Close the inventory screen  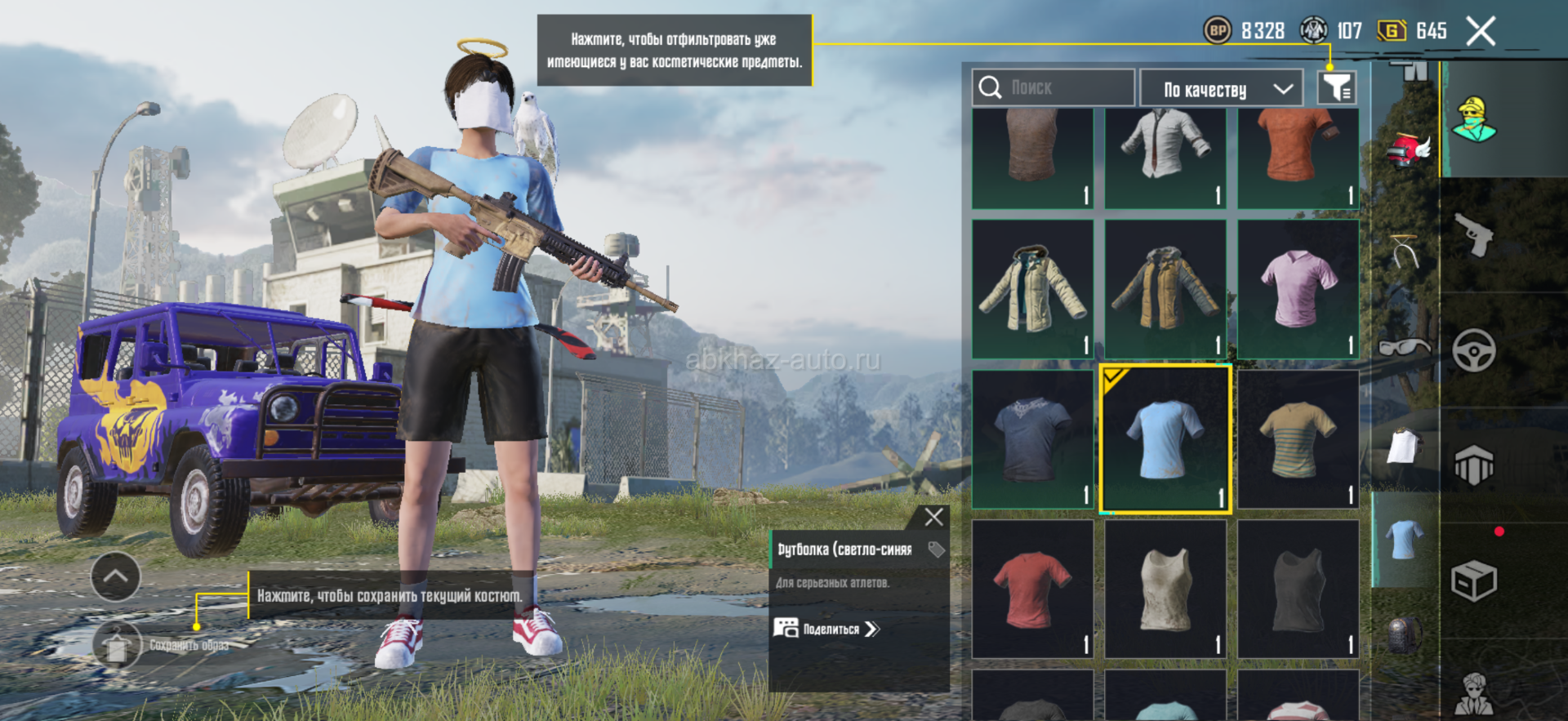[x=1480, y=32]
